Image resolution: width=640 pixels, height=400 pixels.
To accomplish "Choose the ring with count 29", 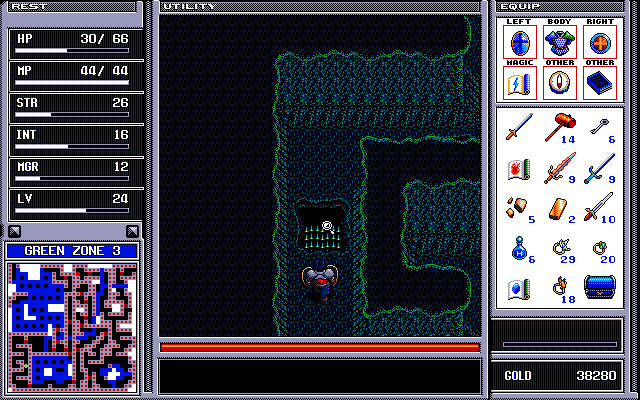I will click(558, 248).
